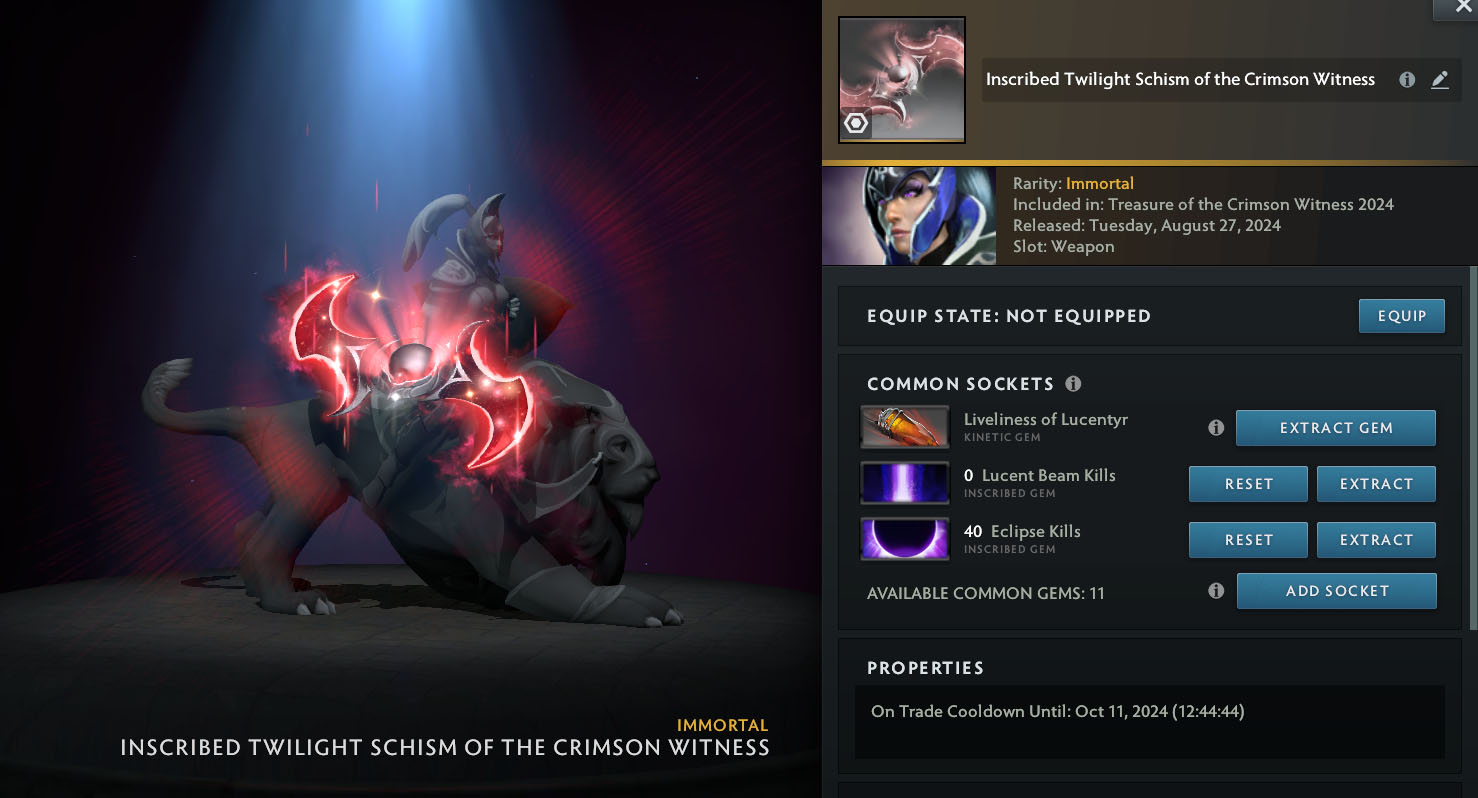Image resolution: width=1478 pixels, height=798 pixels.
Task: Rename item using the pencil icon
Action: pos(1440,80)
